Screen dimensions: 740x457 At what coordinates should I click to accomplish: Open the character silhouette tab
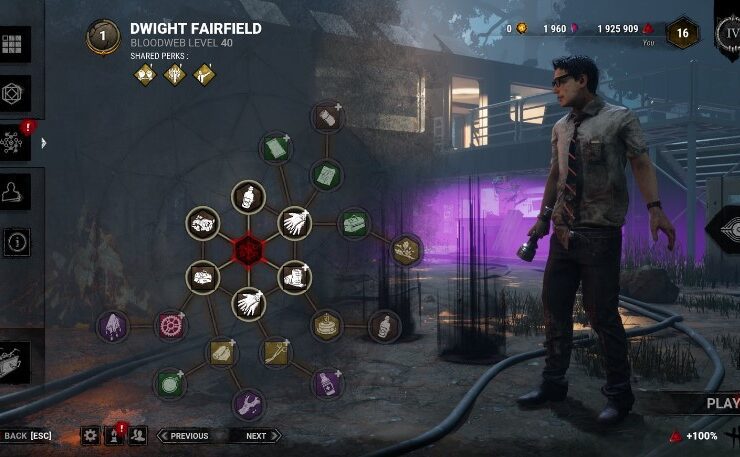(x=15, y=192)
